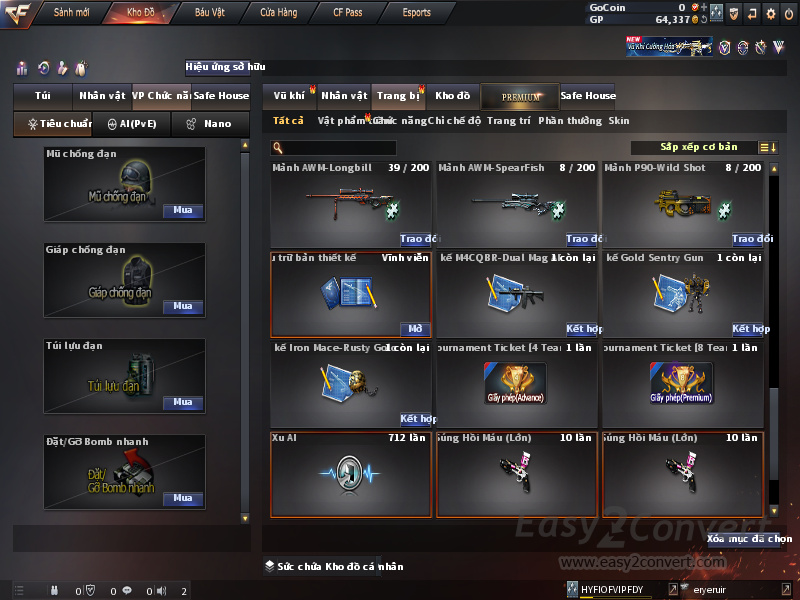Buy the Mũ chống đạn helmet
This screenshot has width=800, height=600.
click(x=182, y=211)
